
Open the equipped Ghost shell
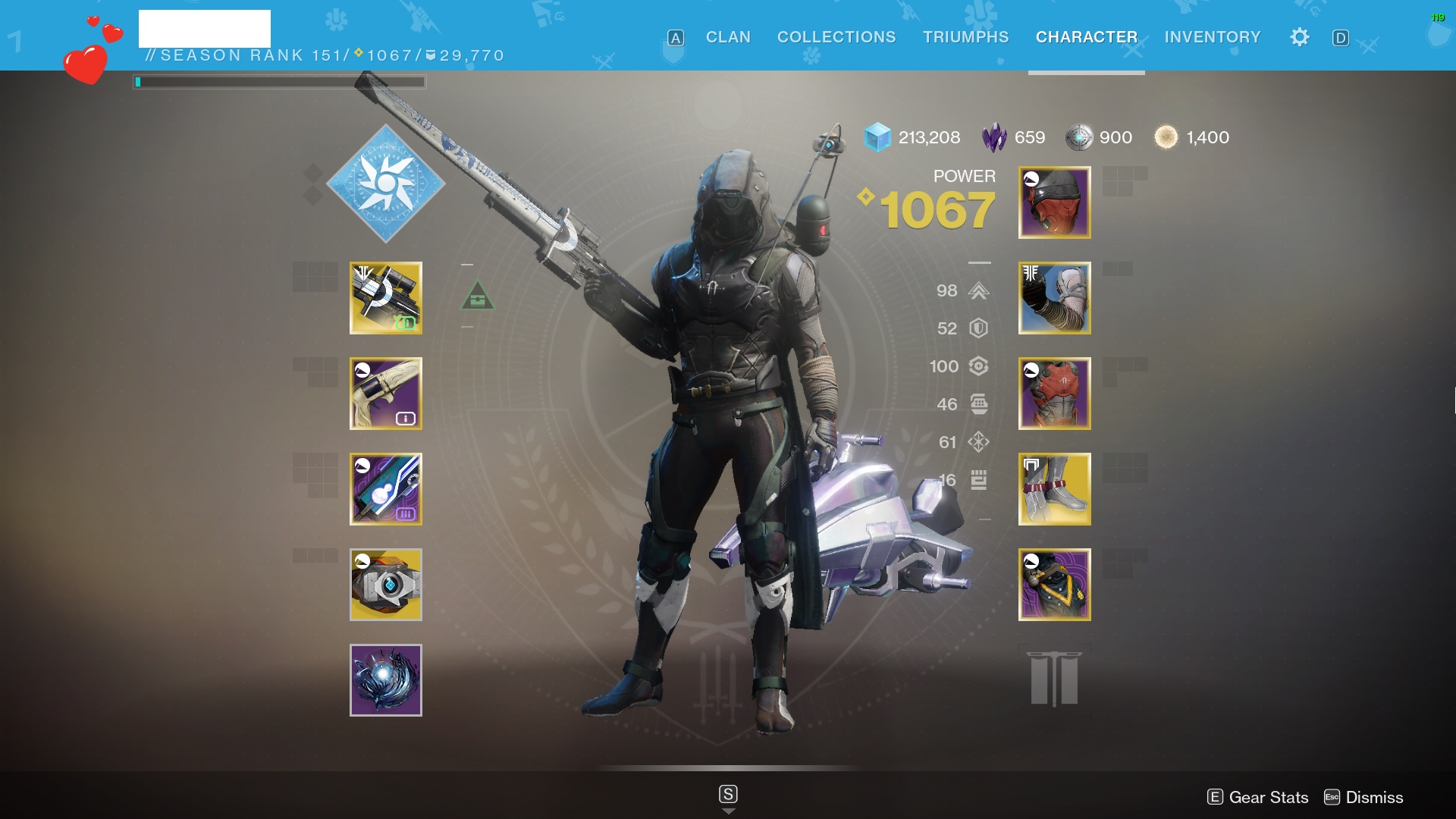tap(386, 584)
